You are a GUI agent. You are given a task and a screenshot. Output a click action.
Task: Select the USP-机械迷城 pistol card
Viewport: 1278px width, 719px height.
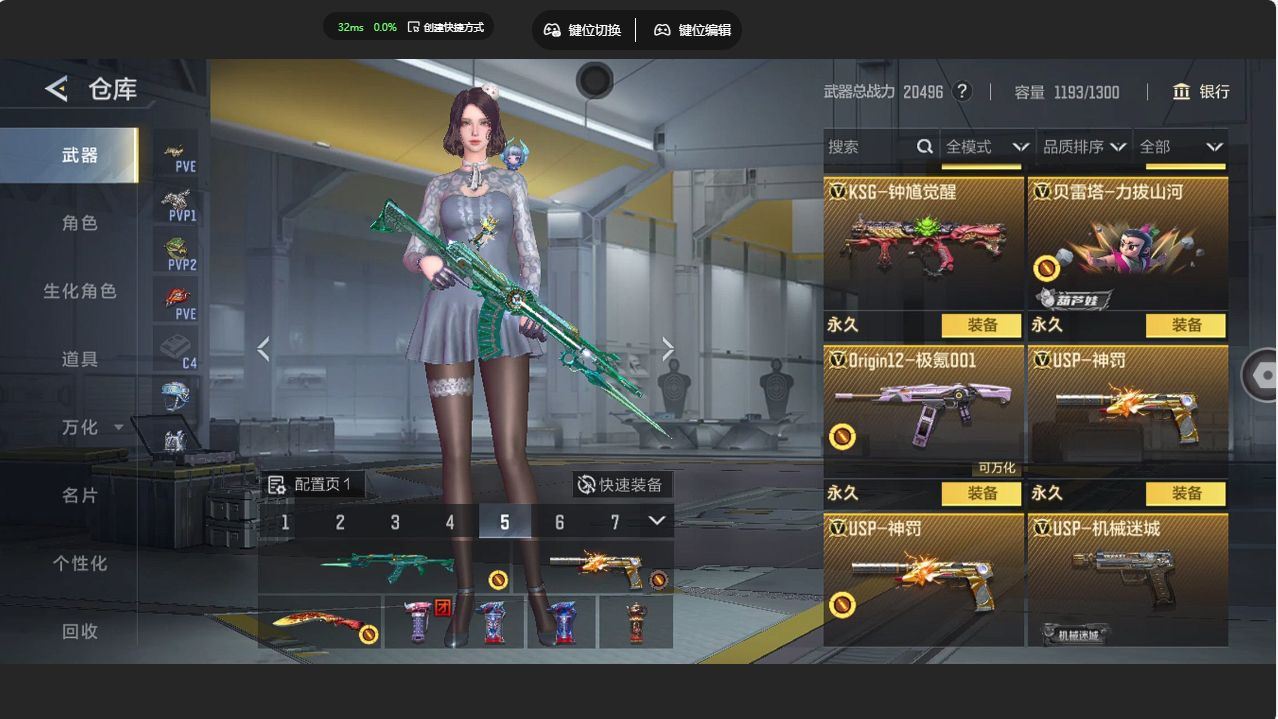(1127, 580)
